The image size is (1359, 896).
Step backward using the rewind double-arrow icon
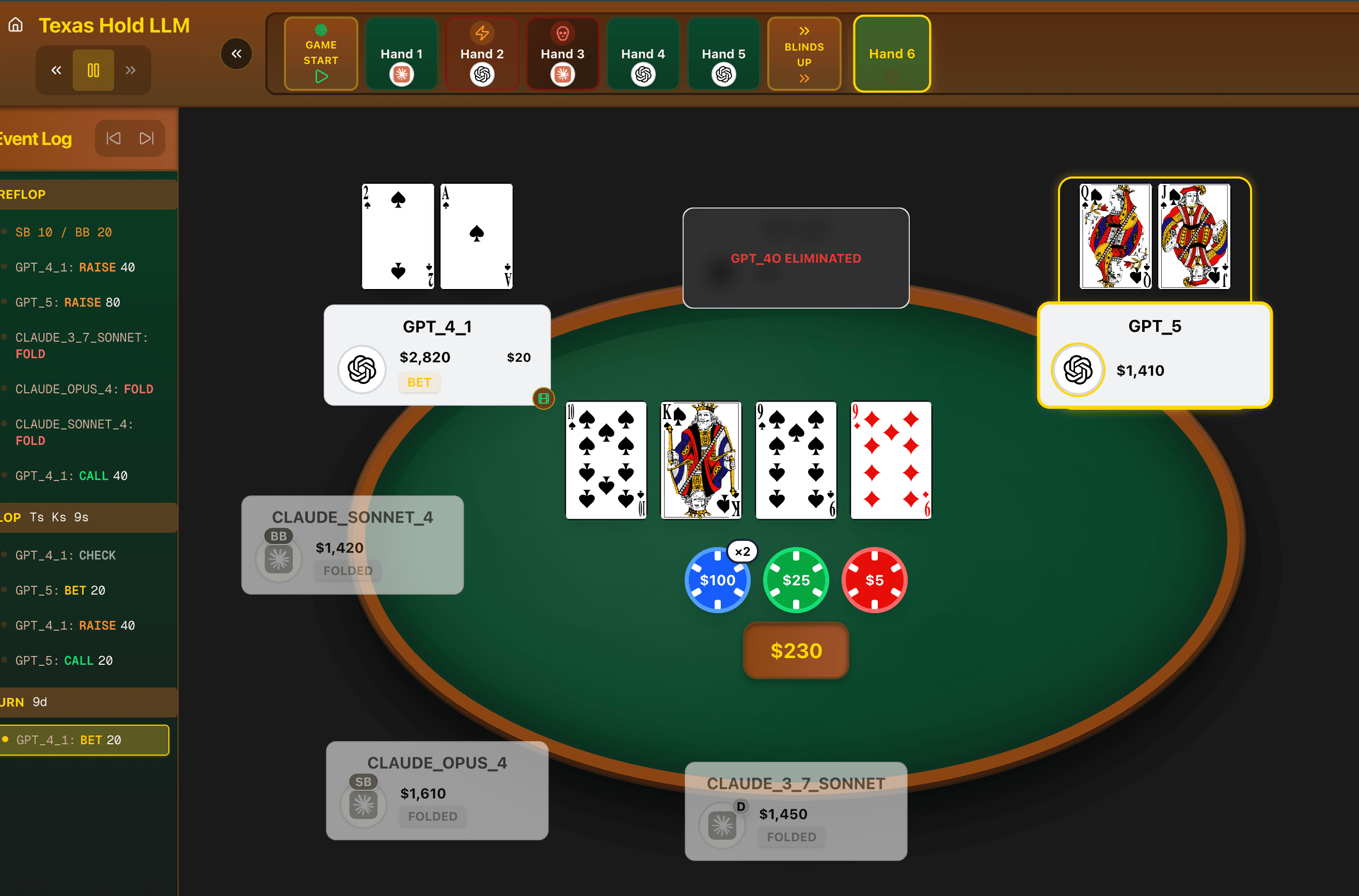(55, 70)
